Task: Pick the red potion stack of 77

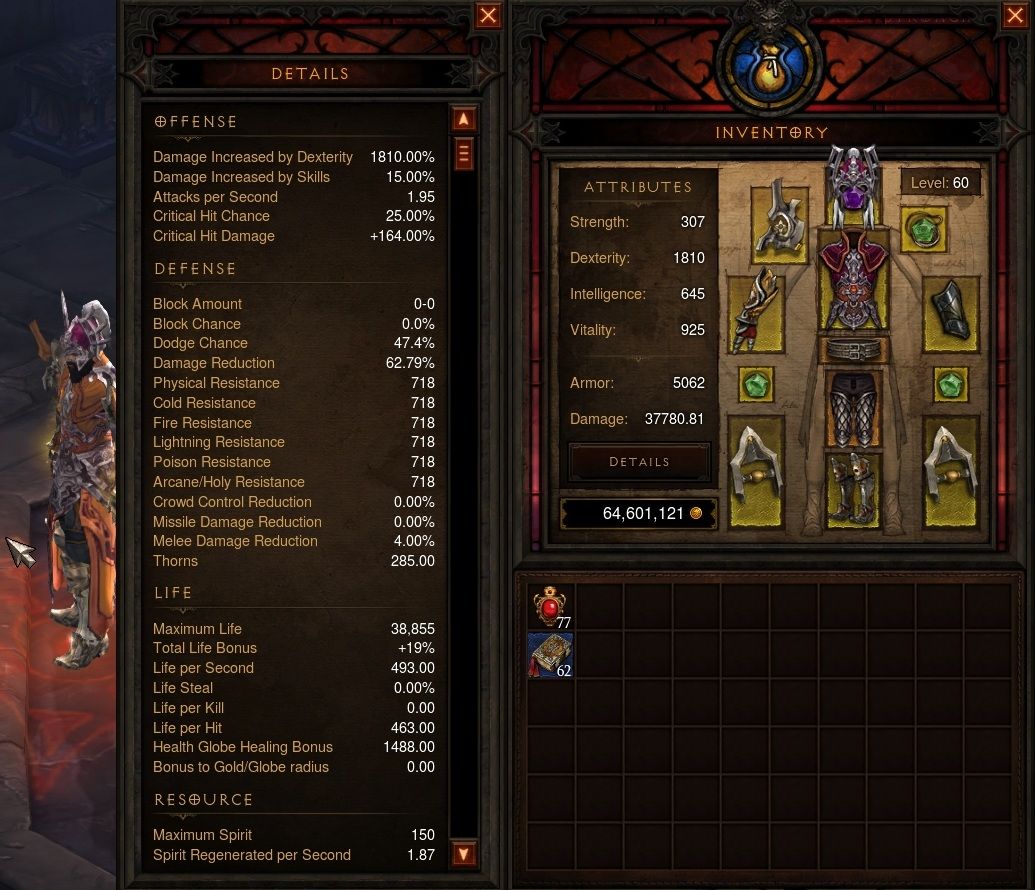Action: pyautogui.click(x=550, y=607)
